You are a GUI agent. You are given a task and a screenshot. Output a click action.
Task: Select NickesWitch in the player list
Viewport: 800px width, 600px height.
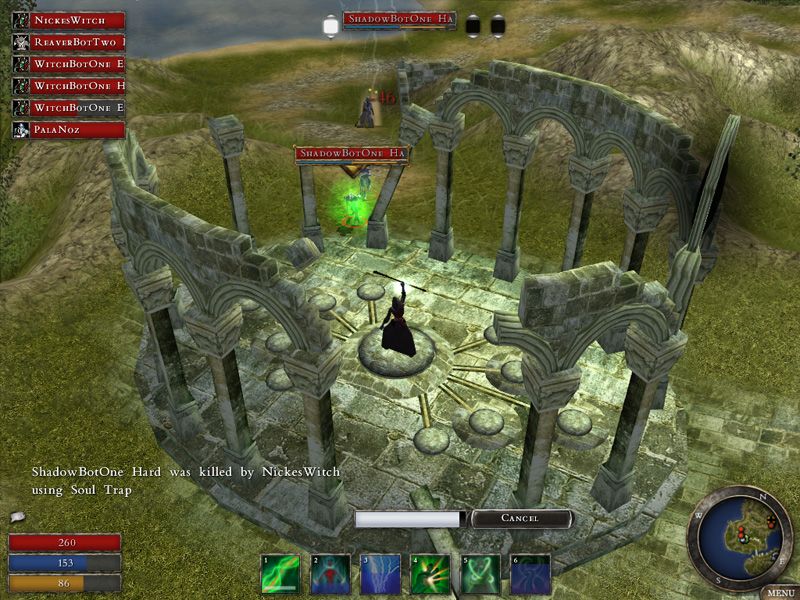[68, 20]
